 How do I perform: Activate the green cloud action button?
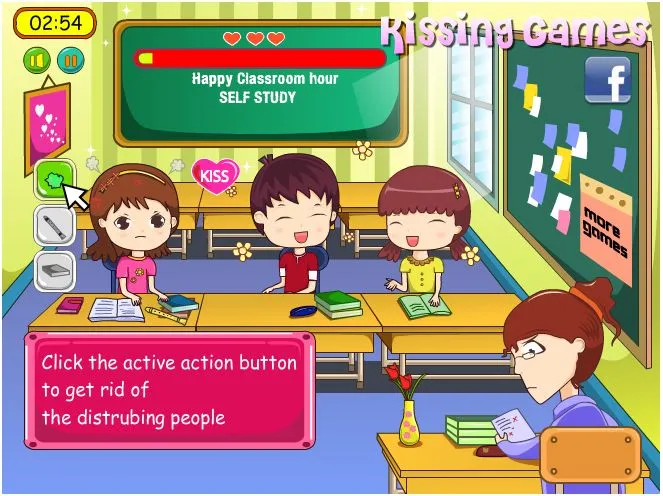(52, 180)
